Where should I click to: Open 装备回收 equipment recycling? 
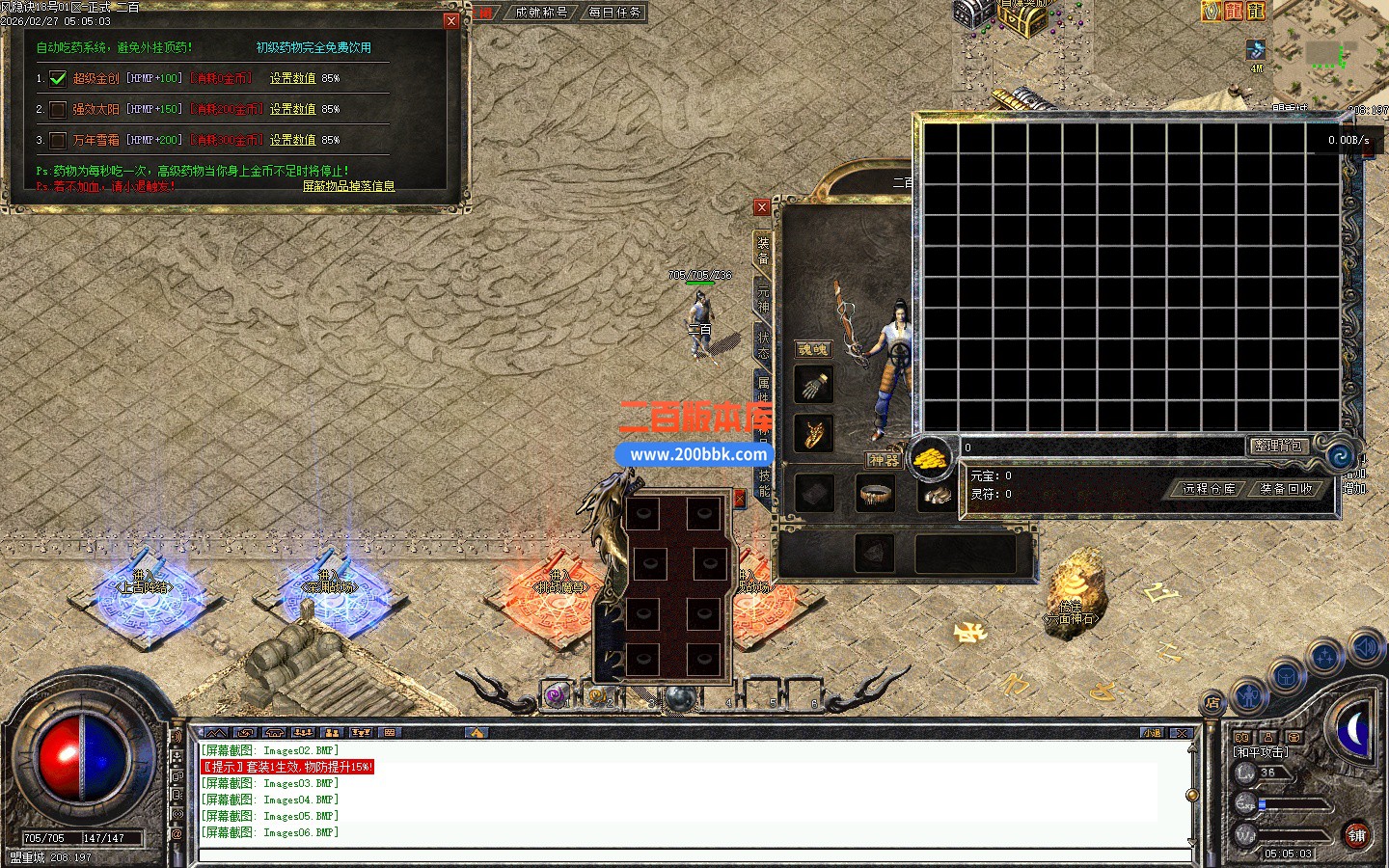click(x=1286, y=489)
